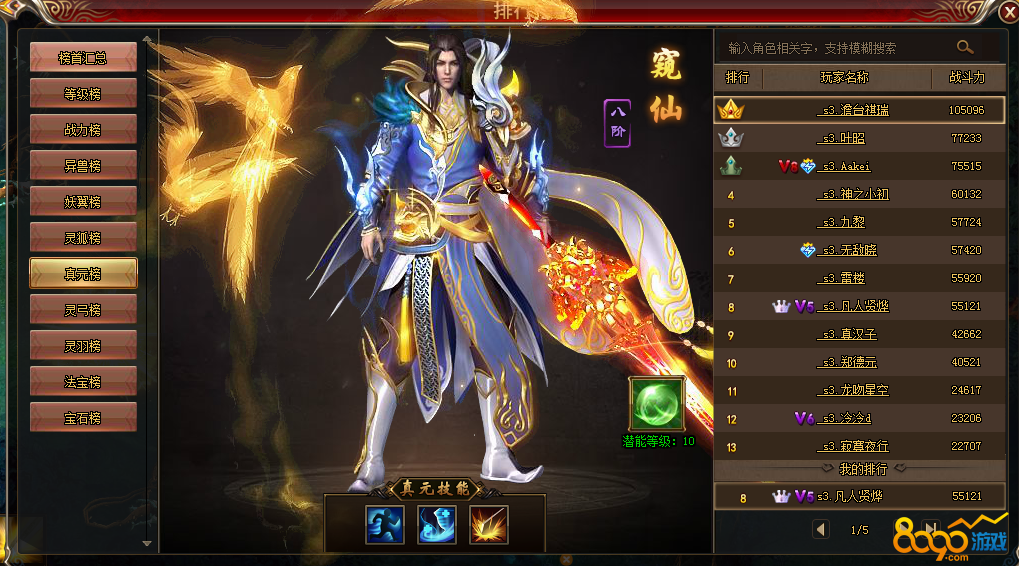Click the green orb potential level icon

pos(657,404)
